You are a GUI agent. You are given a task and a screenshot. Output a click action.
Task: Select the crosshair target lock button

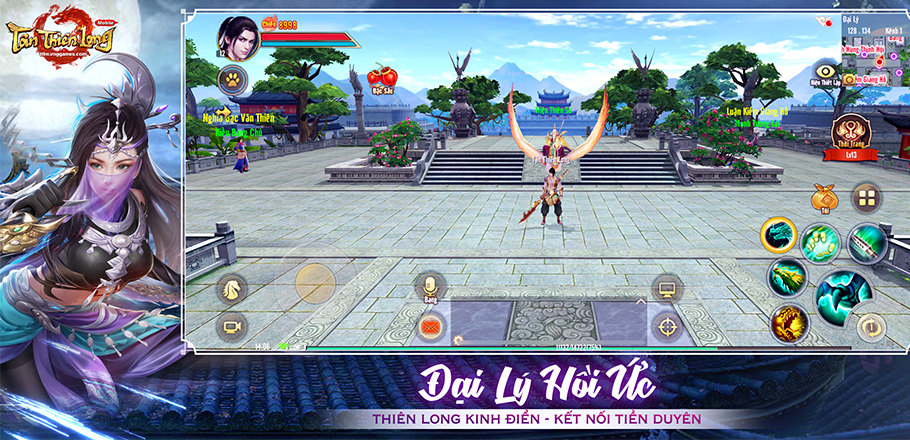pos(665,327)
